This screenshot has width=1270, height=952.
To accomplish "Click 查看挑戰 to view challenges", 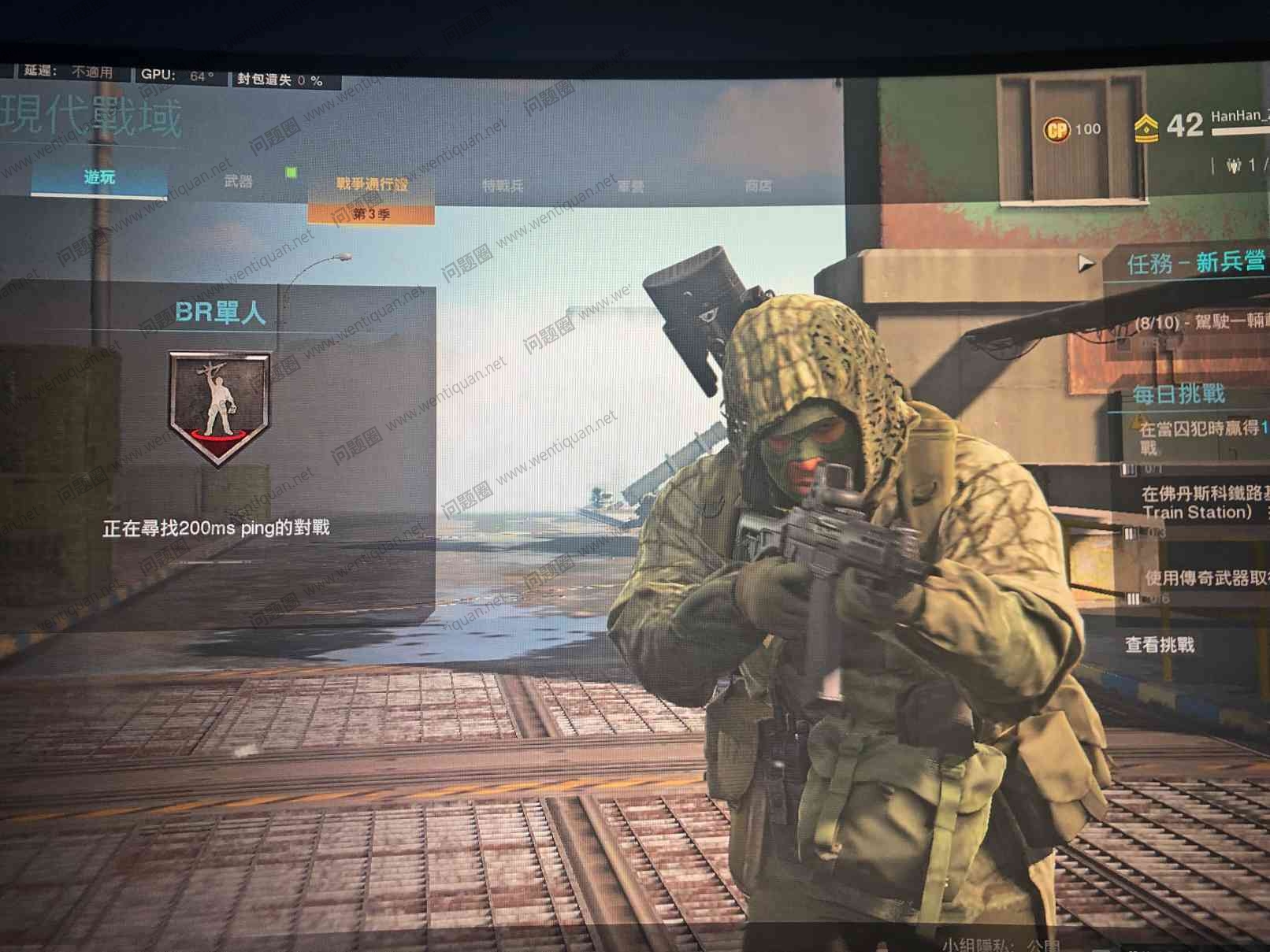I will pos(1159,645).
